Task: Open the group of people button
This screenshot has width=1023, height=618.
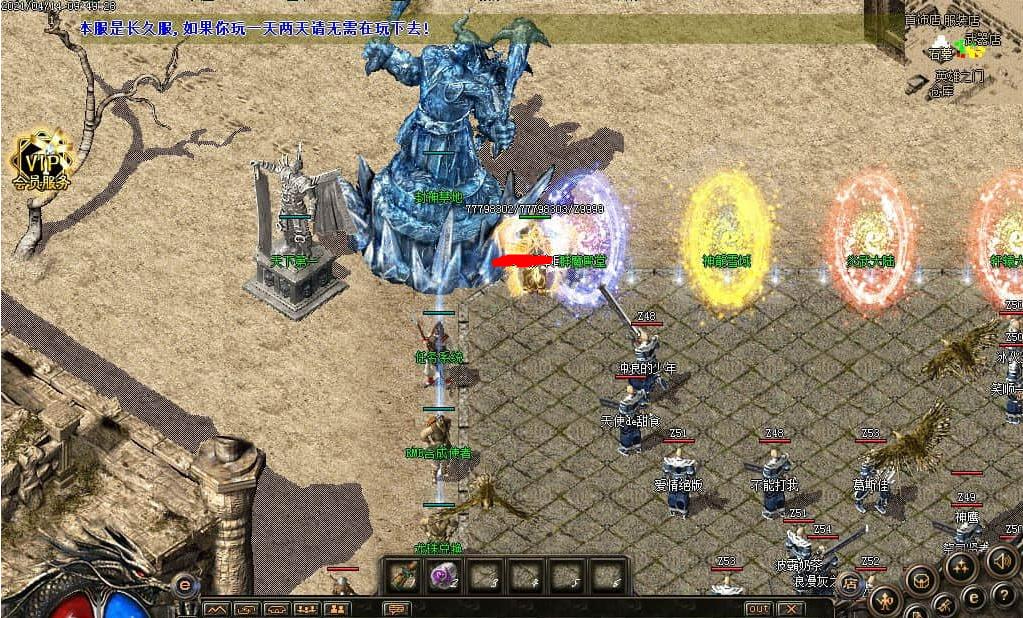Action: click(x=307, y=609)
